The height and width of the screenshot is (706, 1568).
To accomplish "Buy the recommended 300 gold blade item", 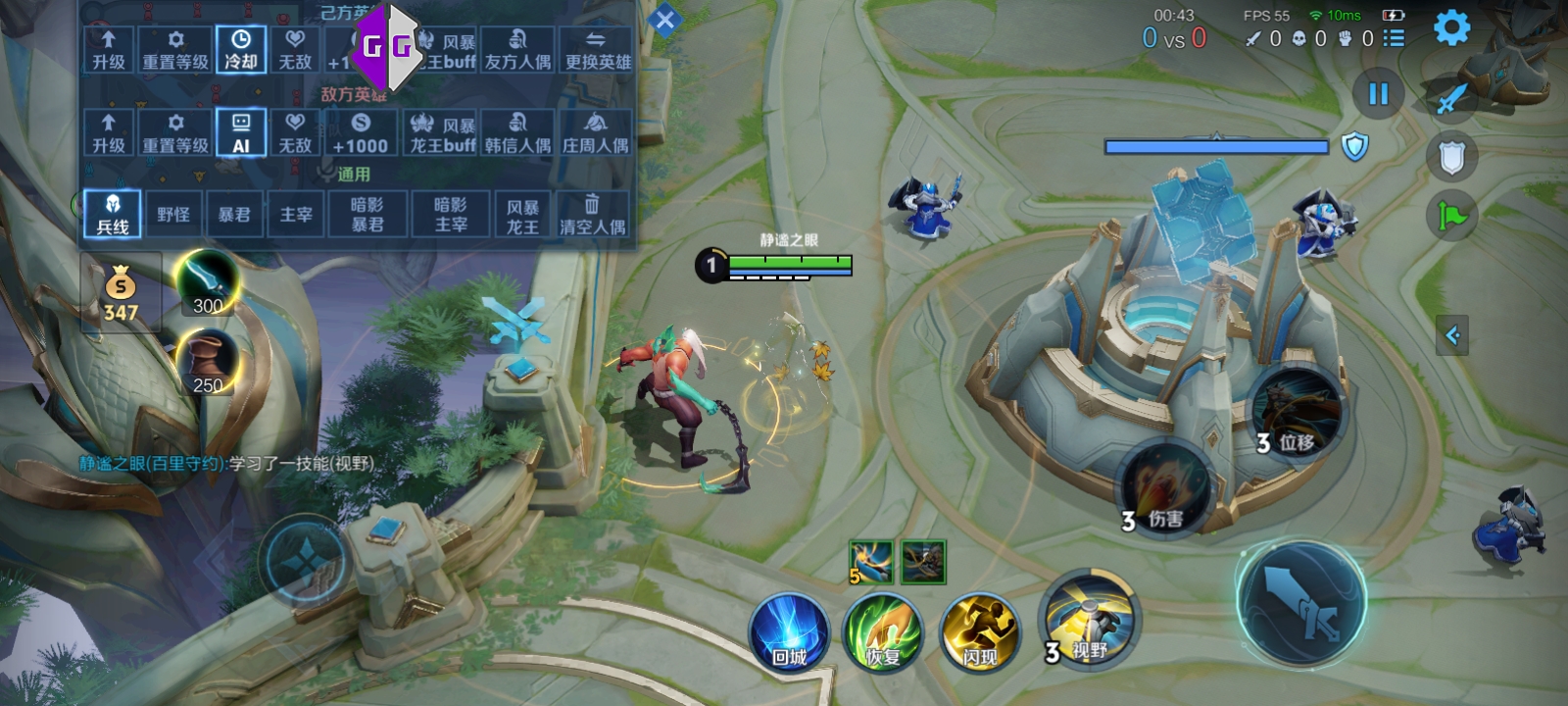I will pyautogui.click(x=207, y=282).
